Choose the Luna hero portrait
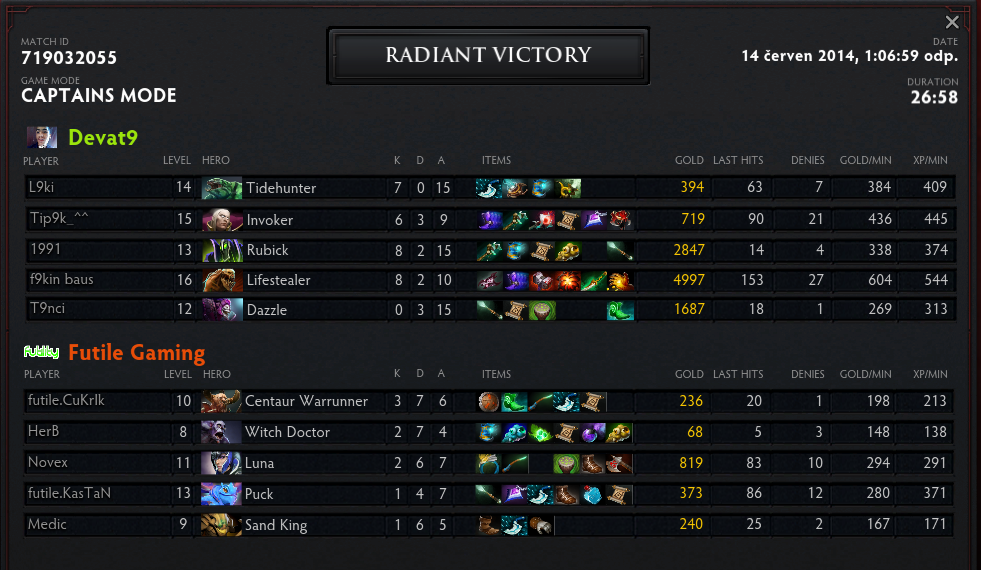The width and height of the screenshot is (981, 570). coord(220,463)
